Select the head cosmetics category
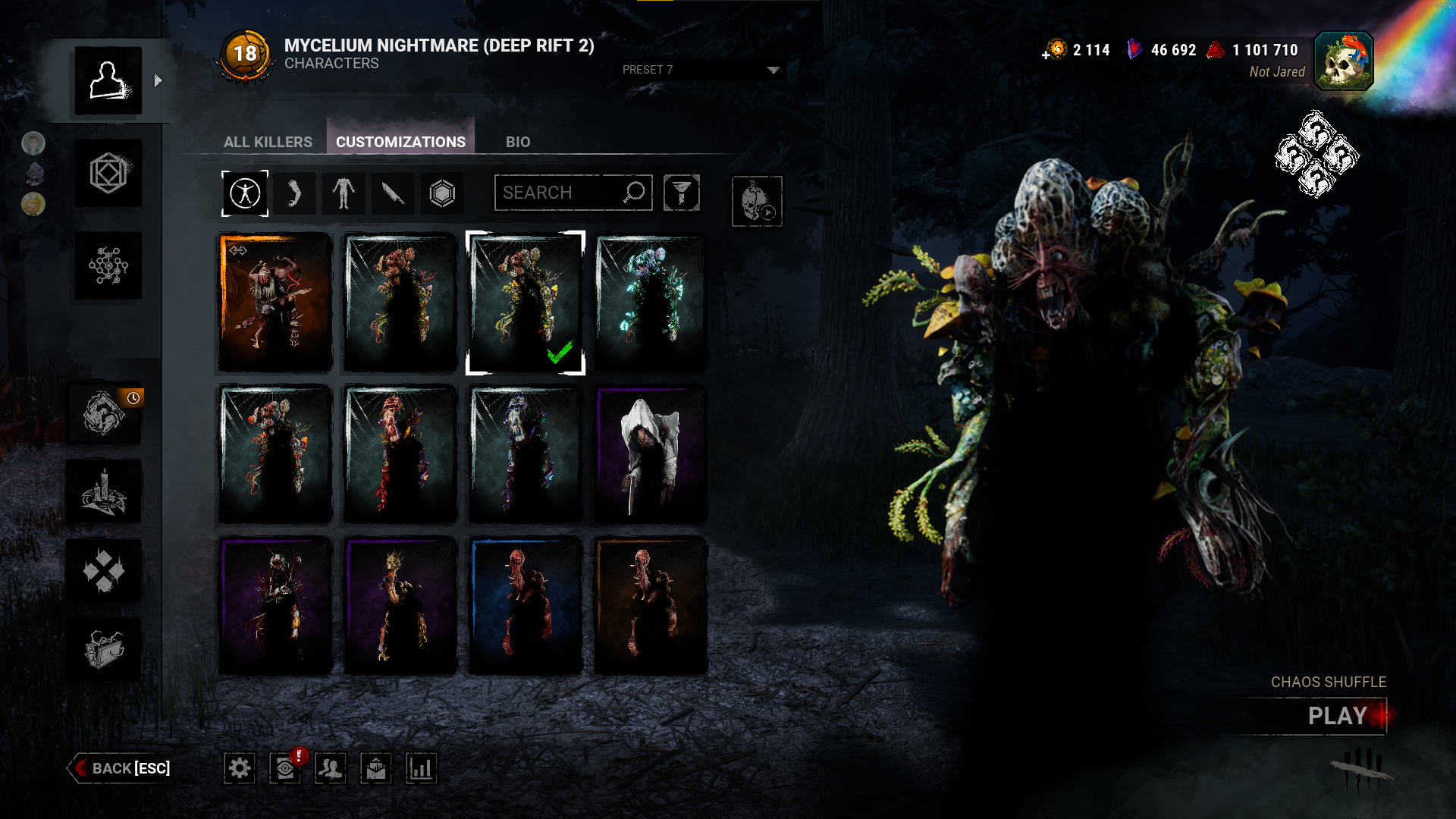This screenshot has width=1456, height=819. [x=294, y=193]
